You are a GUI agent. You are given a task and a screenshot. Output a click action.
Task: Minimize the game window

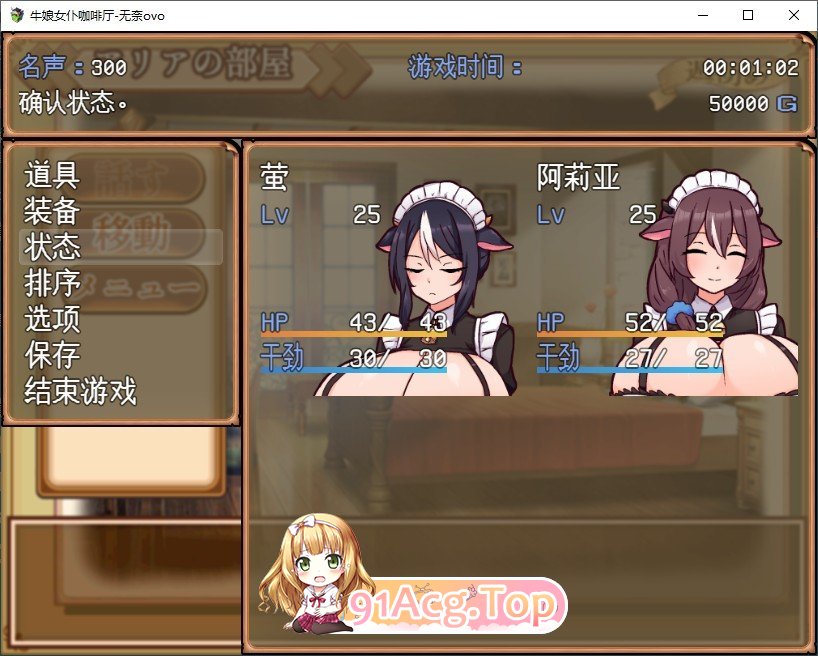pyautogui.click(x=702, y=15)
